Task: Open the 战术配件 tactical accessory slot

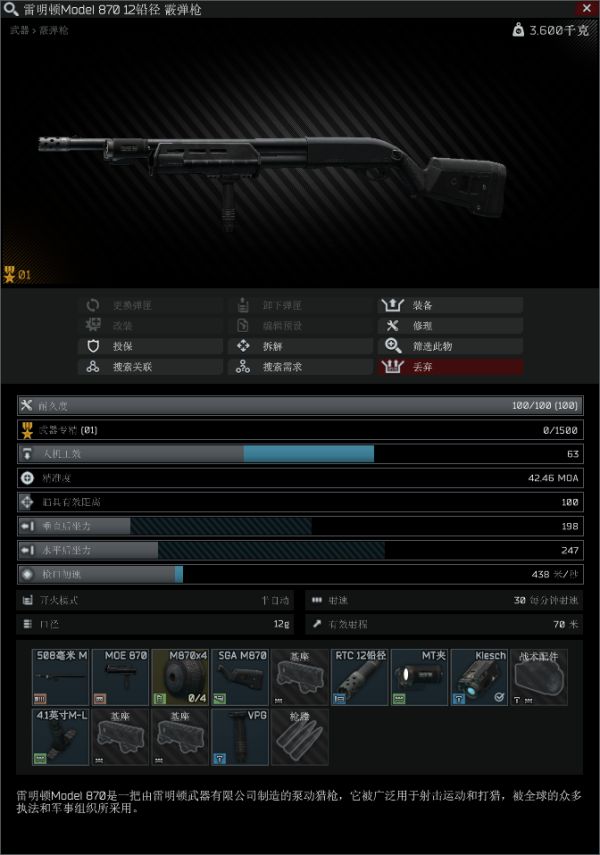Action: point(540,677)
